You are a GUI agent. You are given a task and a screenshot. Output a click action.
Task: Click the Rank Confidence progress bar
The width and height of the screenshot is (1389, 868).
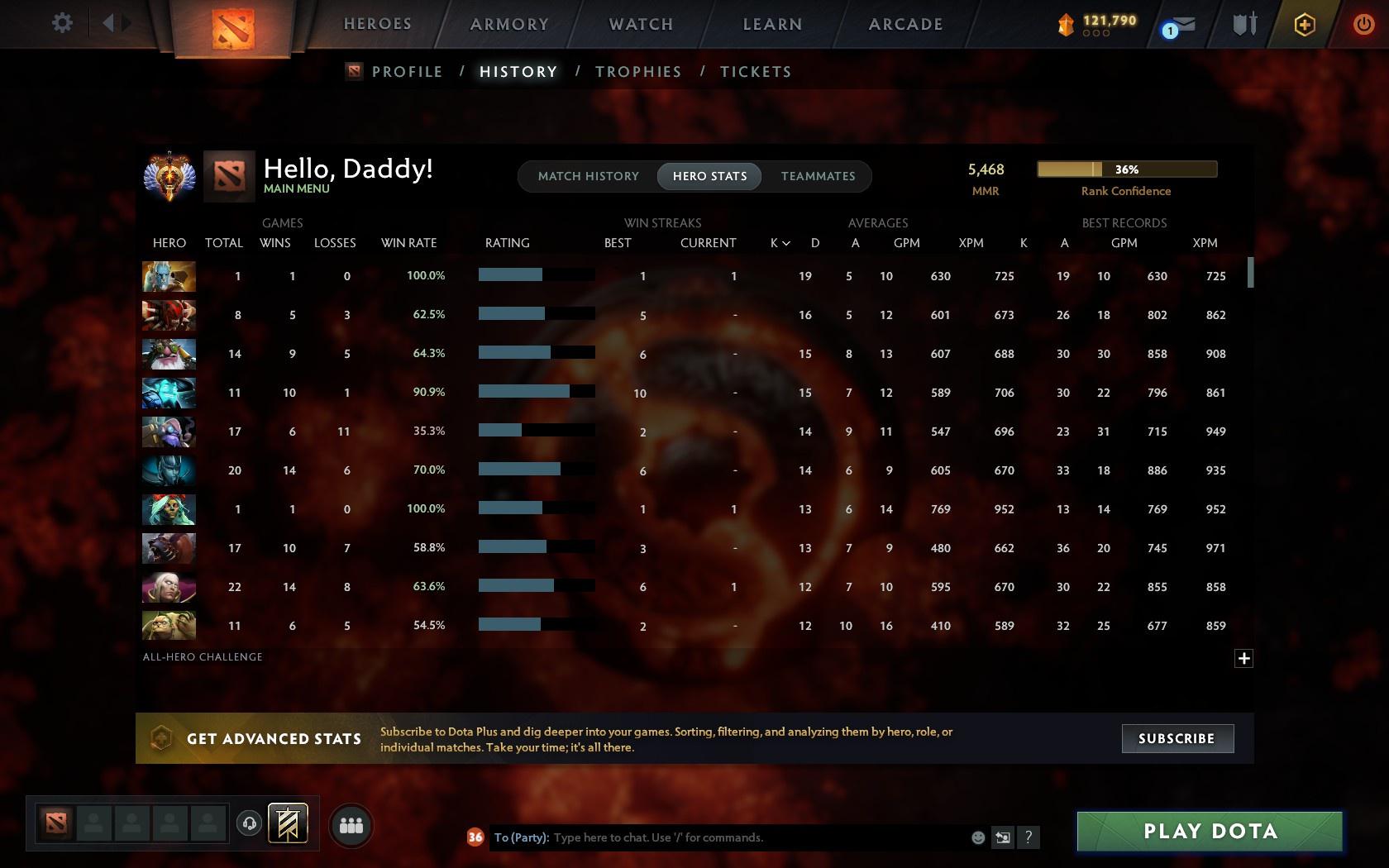pyautogui.click(x=1126, y=169)
